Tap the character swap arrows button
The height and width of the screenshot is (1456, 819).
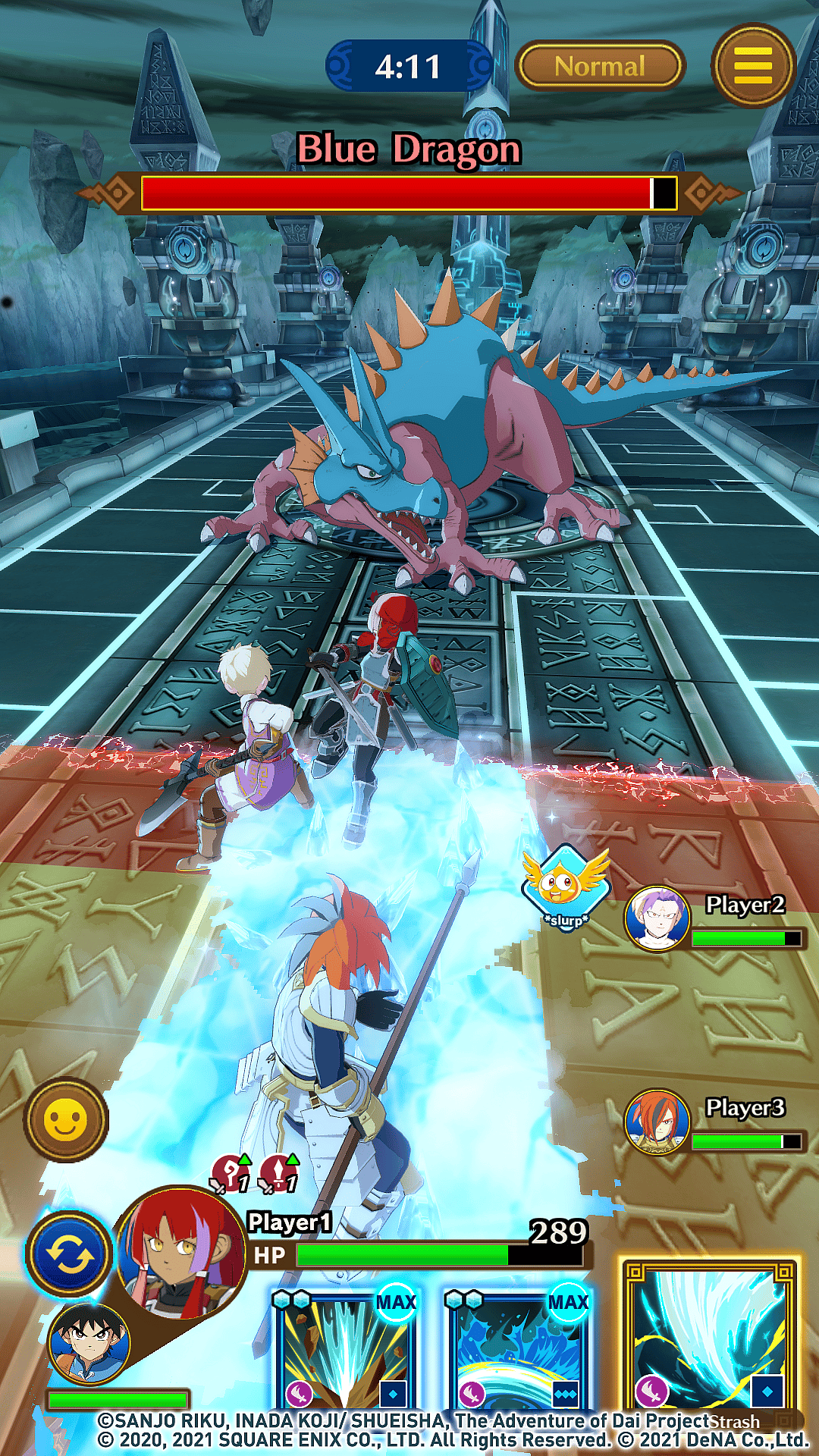coord(70,1255)
